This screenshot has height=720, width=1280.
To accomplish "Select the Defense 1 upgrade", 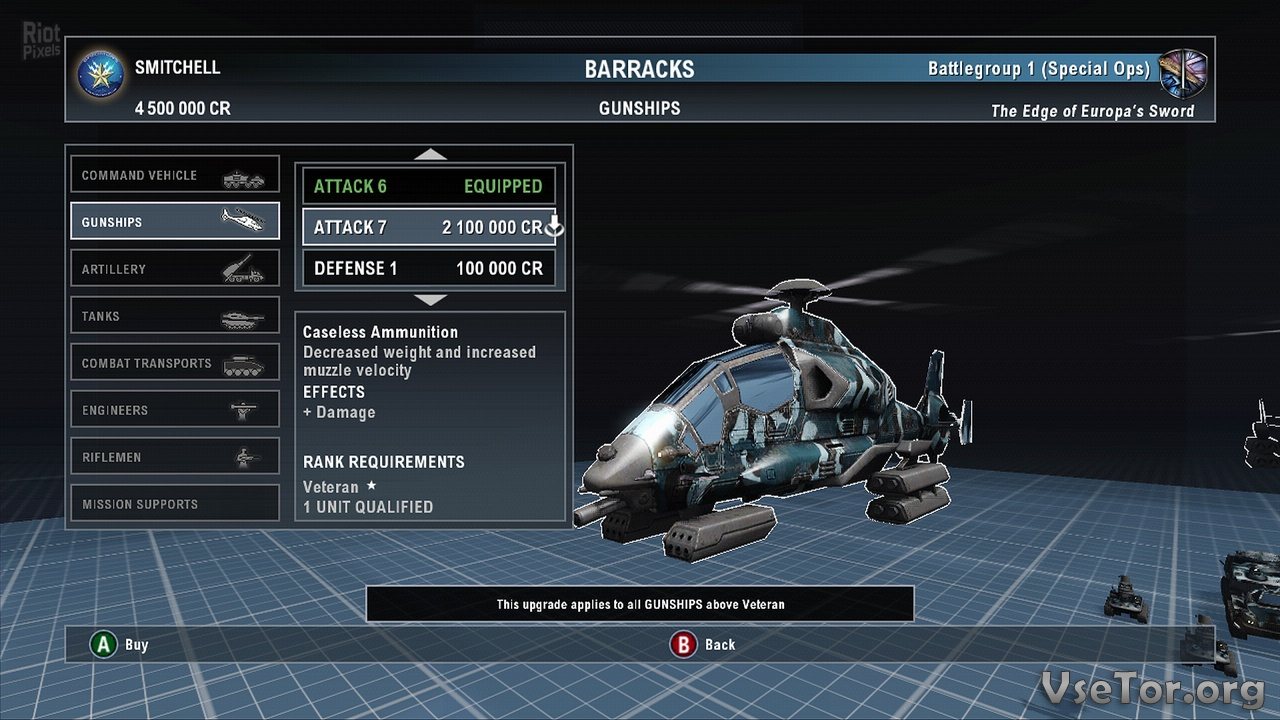I will (x=429, y=268).
